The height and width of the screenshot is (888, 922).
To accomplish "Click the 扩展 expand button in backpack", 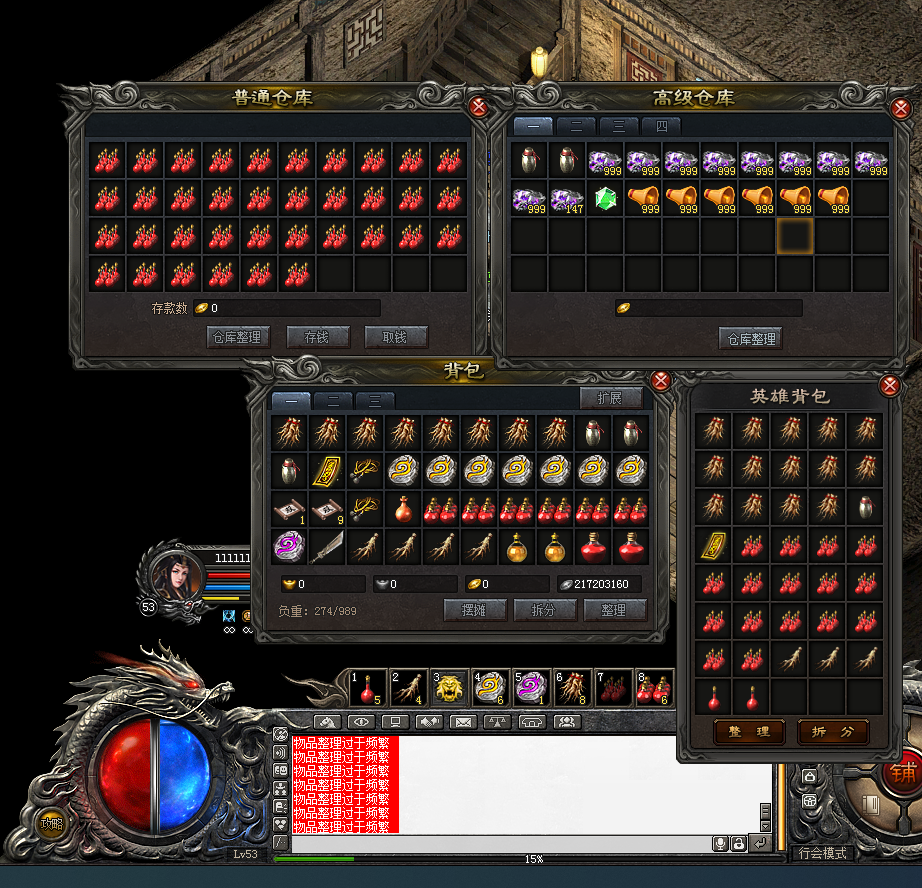I will (x=609, y=398).
